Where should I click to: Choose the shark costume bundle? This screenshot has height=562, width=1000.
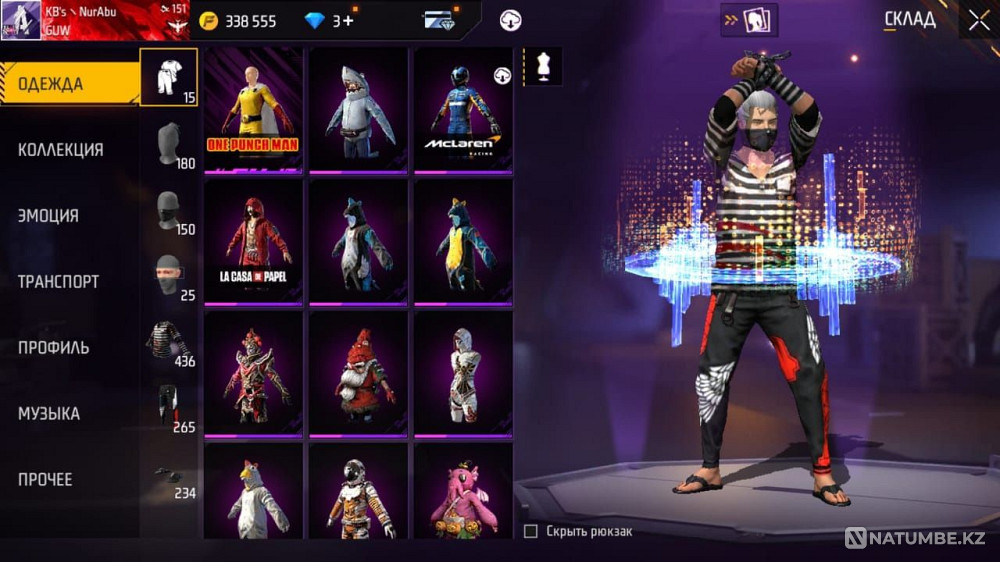point(358,110)
